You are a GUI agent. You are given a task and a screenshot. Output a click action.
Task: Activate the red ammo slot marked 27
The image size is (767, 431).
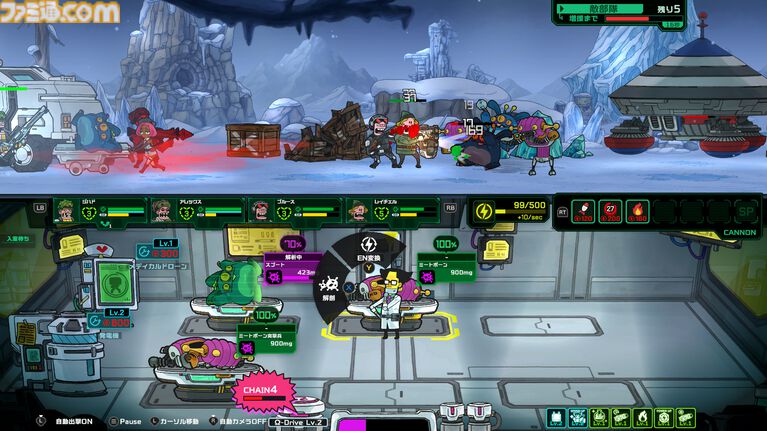(x=612, y=211)
